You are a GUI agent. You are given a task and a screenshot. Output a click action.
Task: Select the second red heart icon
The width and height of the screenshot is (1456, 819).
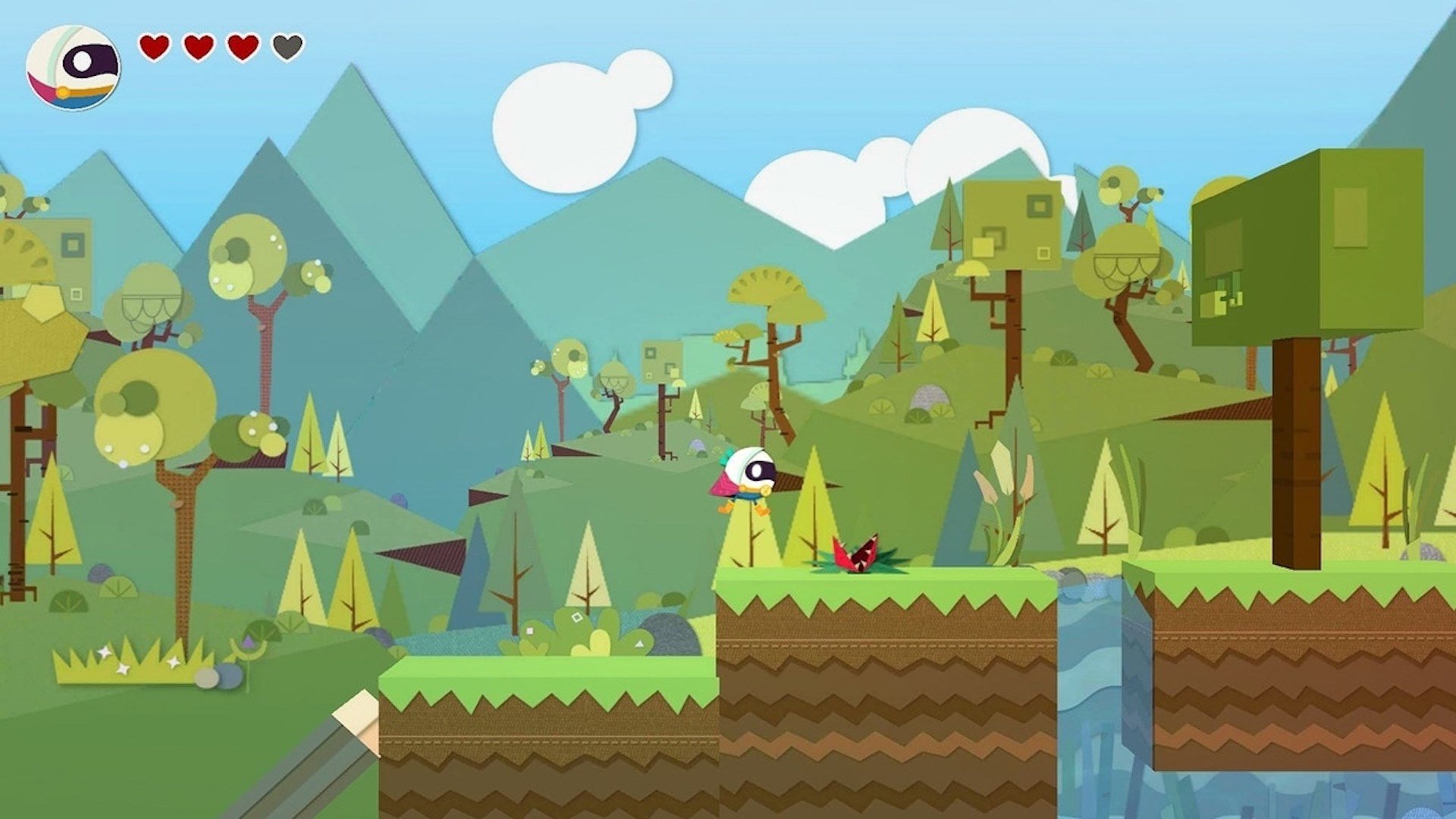[x=199, y=47]
